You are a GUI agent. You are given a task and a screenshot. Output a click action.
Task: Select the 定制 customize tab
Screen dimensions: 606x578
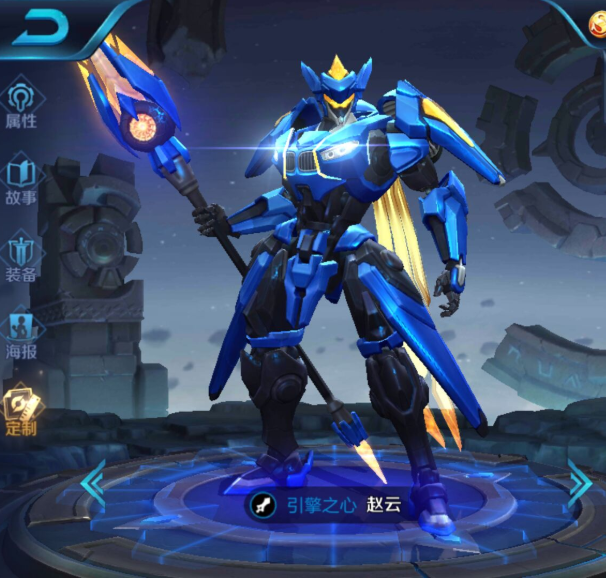pyautogui.click(x=21, y=411)
